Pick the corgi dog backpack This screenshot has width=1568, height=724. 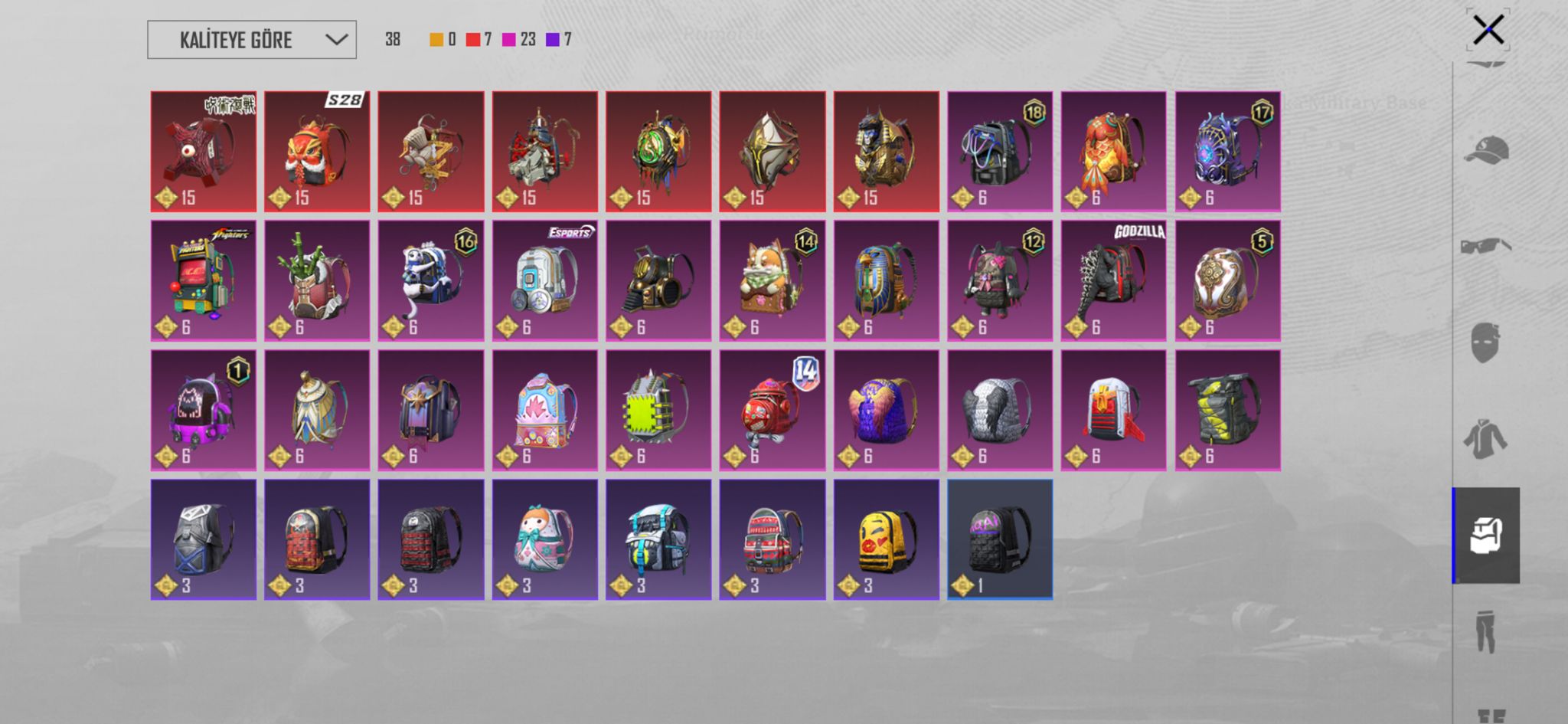[772, 280]
